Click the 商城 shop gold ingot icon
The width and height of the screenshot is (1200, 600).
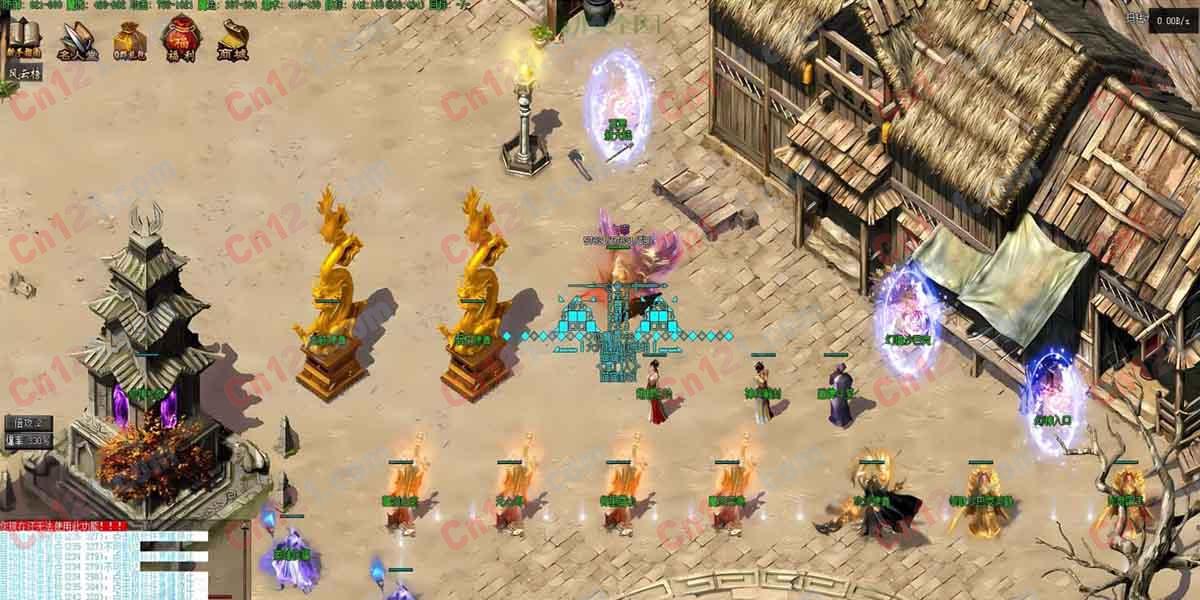233,41
